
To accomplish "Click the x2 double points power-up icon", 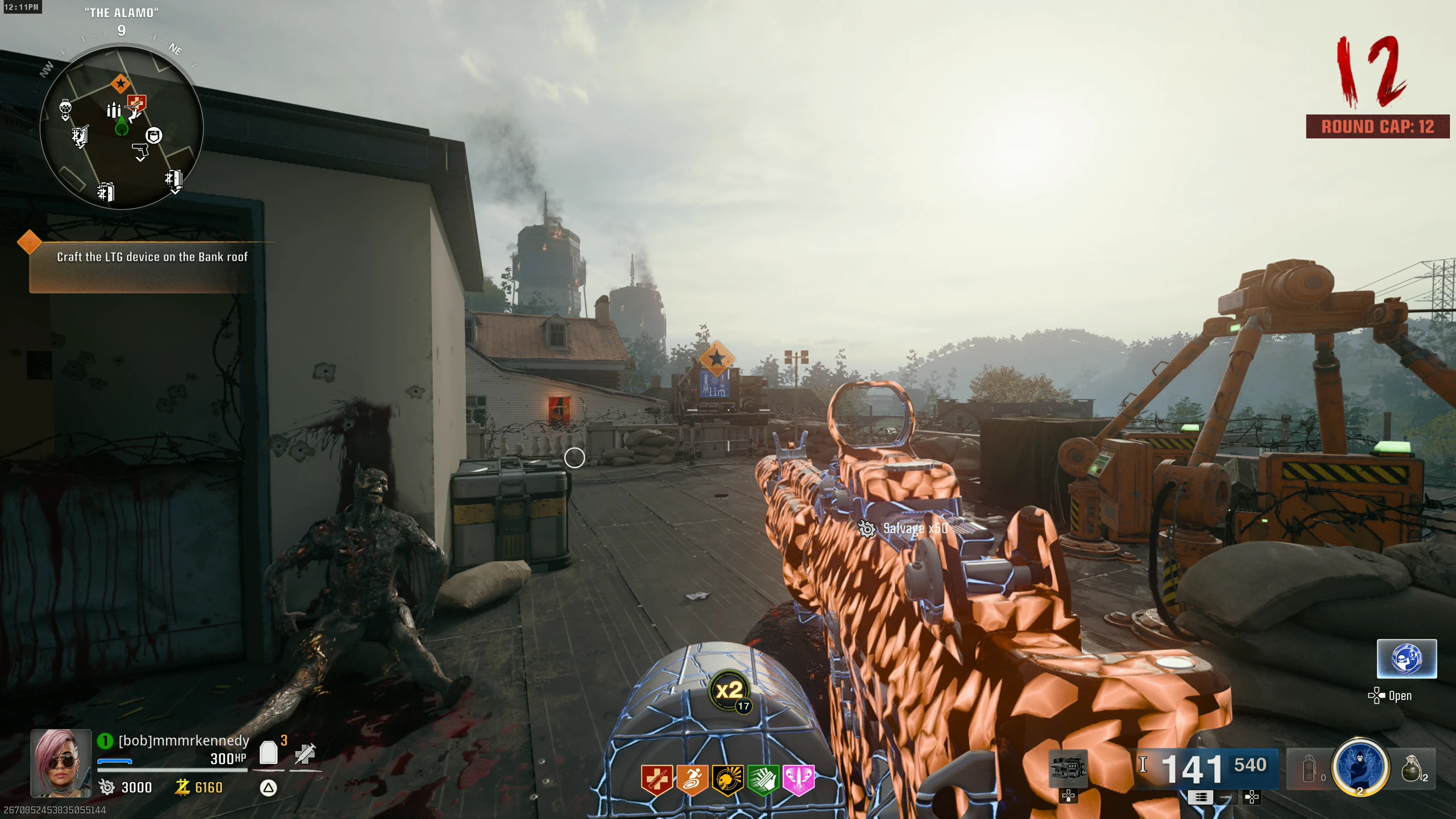I will [730, 690].
